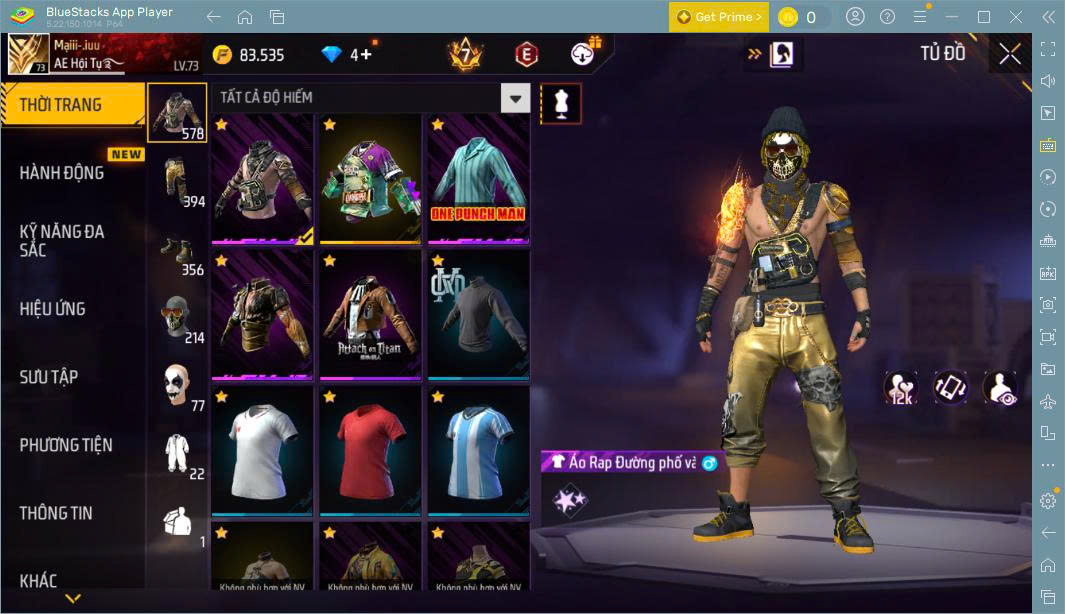Image resolution: width=1065 pixels, height=614 pixels.
Task: Select the white t-shirt item
Action: pyautogui.click(x=262, y=450)
